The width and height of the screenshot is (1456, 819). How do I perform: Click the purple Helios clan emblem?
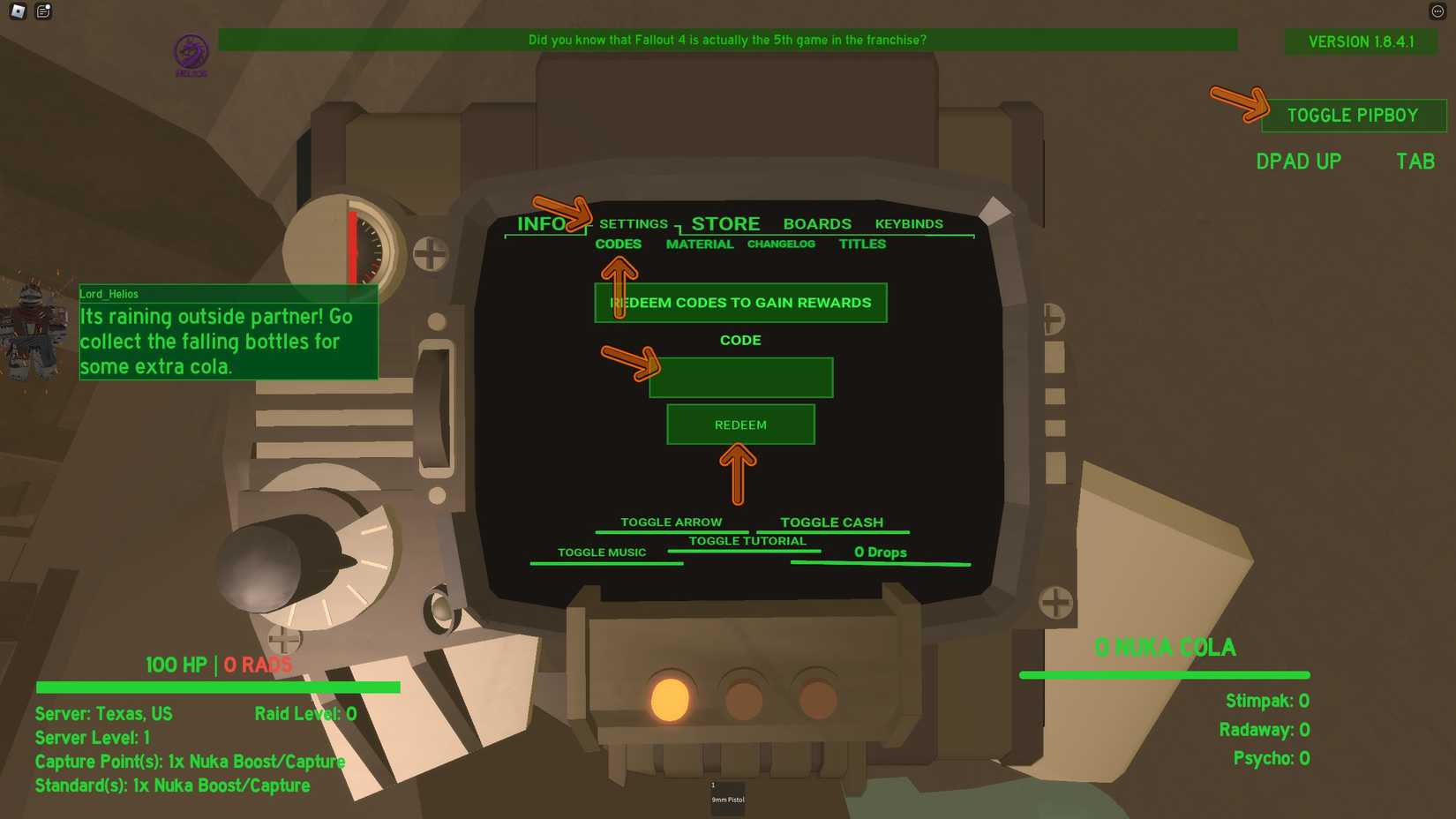tap(191, 51)
